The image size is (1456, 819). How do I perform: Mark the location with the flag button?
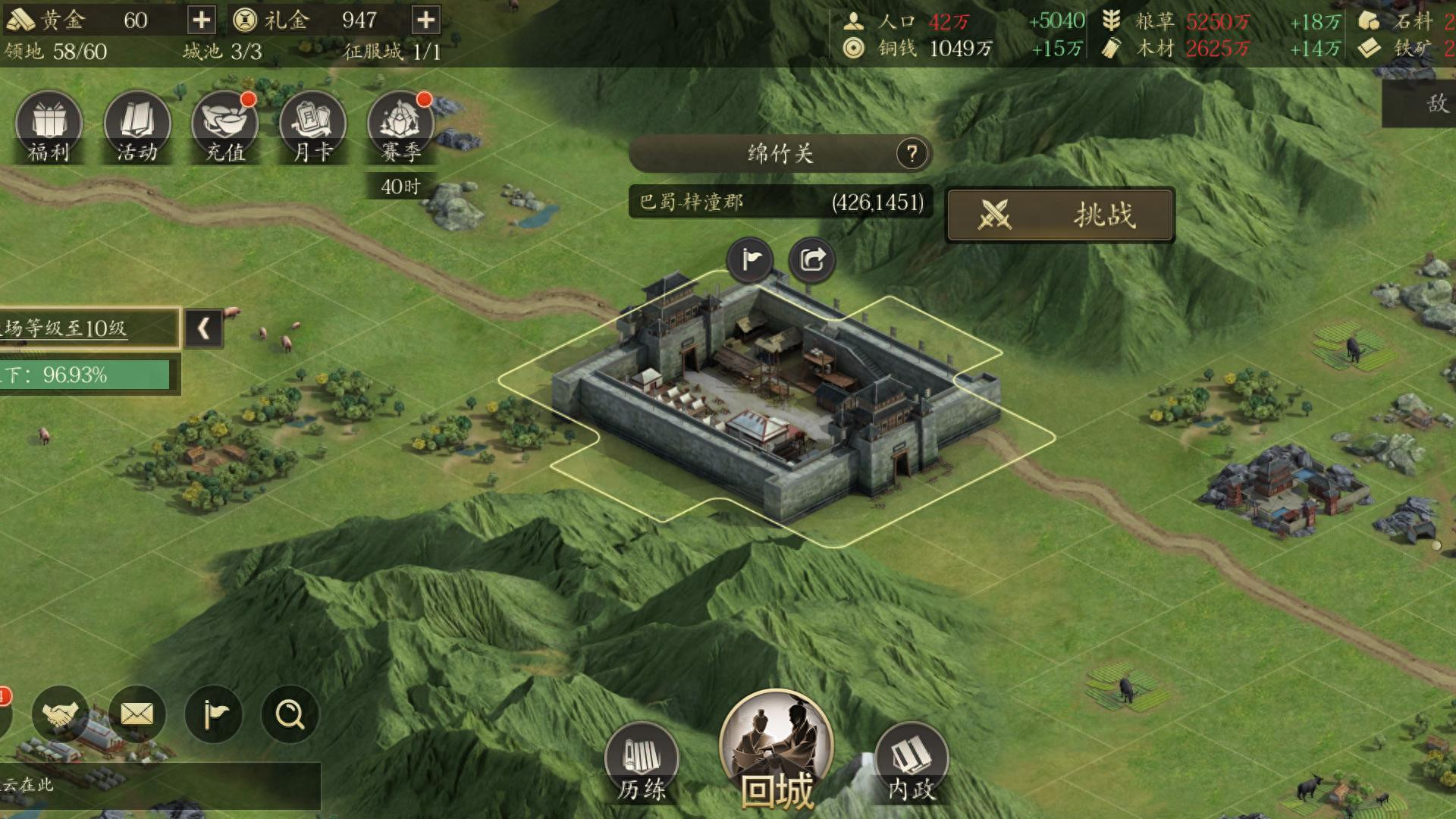(751, 260)
